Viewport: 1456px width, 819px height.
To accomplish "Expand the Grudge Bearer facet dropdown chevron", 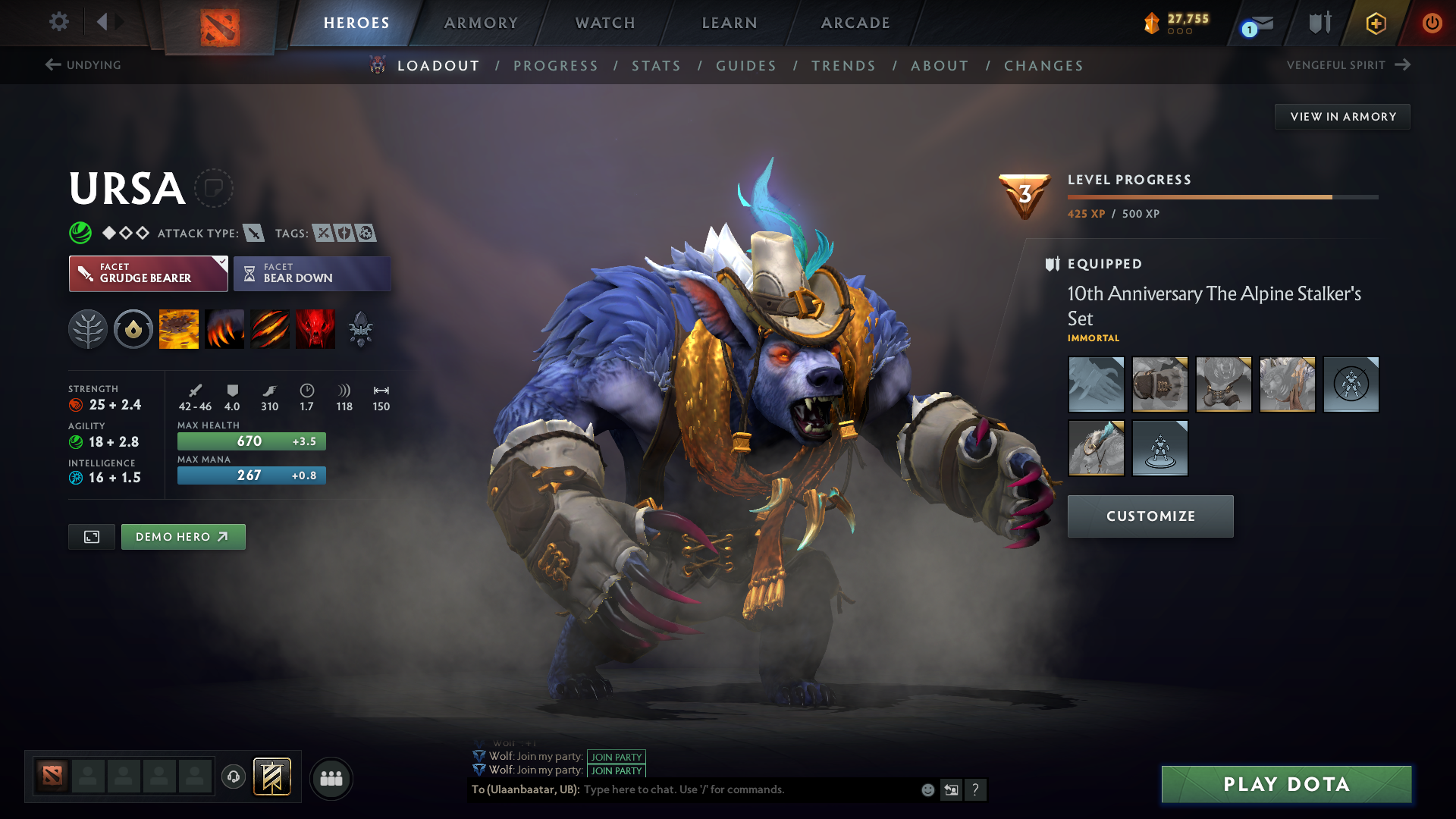I will coord(221,262).
